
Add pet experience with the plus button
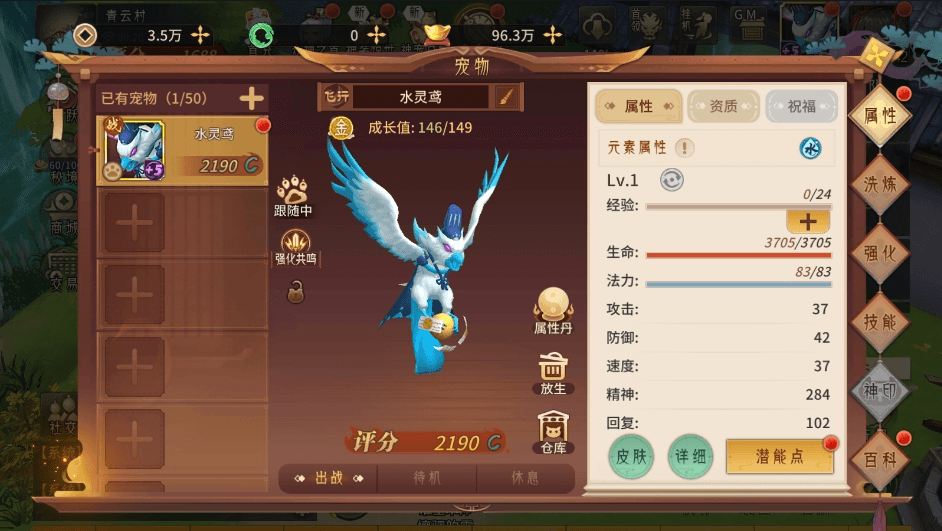click(x=807, y=222)
